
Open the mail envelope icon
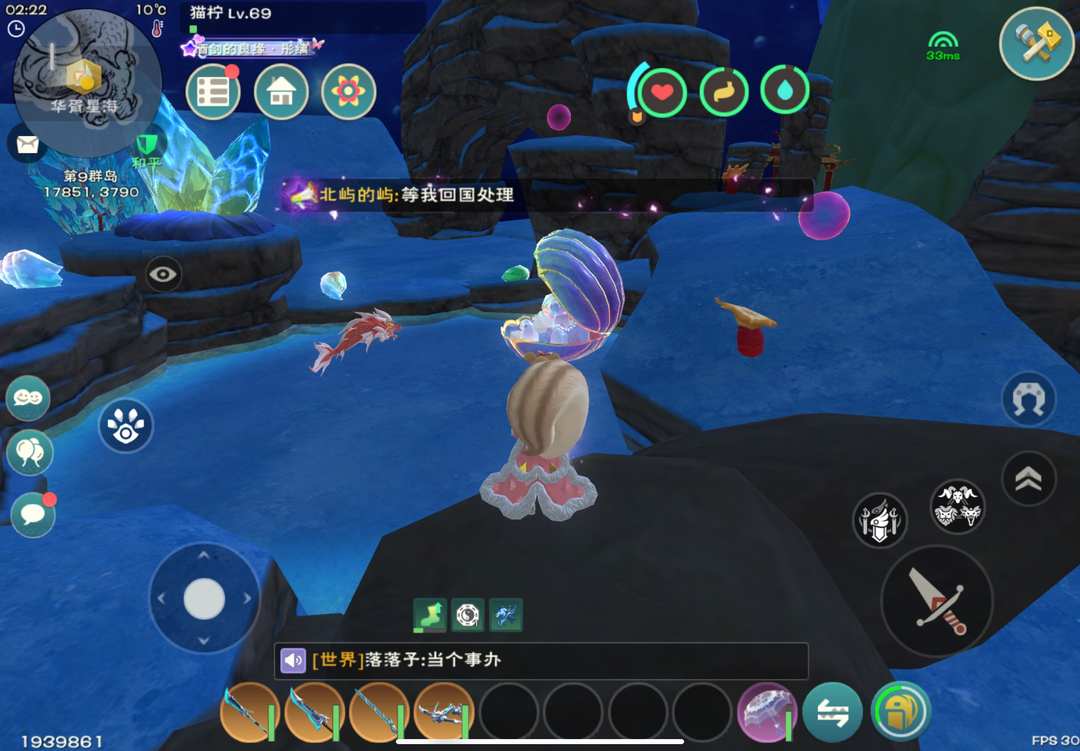(28, 145)
